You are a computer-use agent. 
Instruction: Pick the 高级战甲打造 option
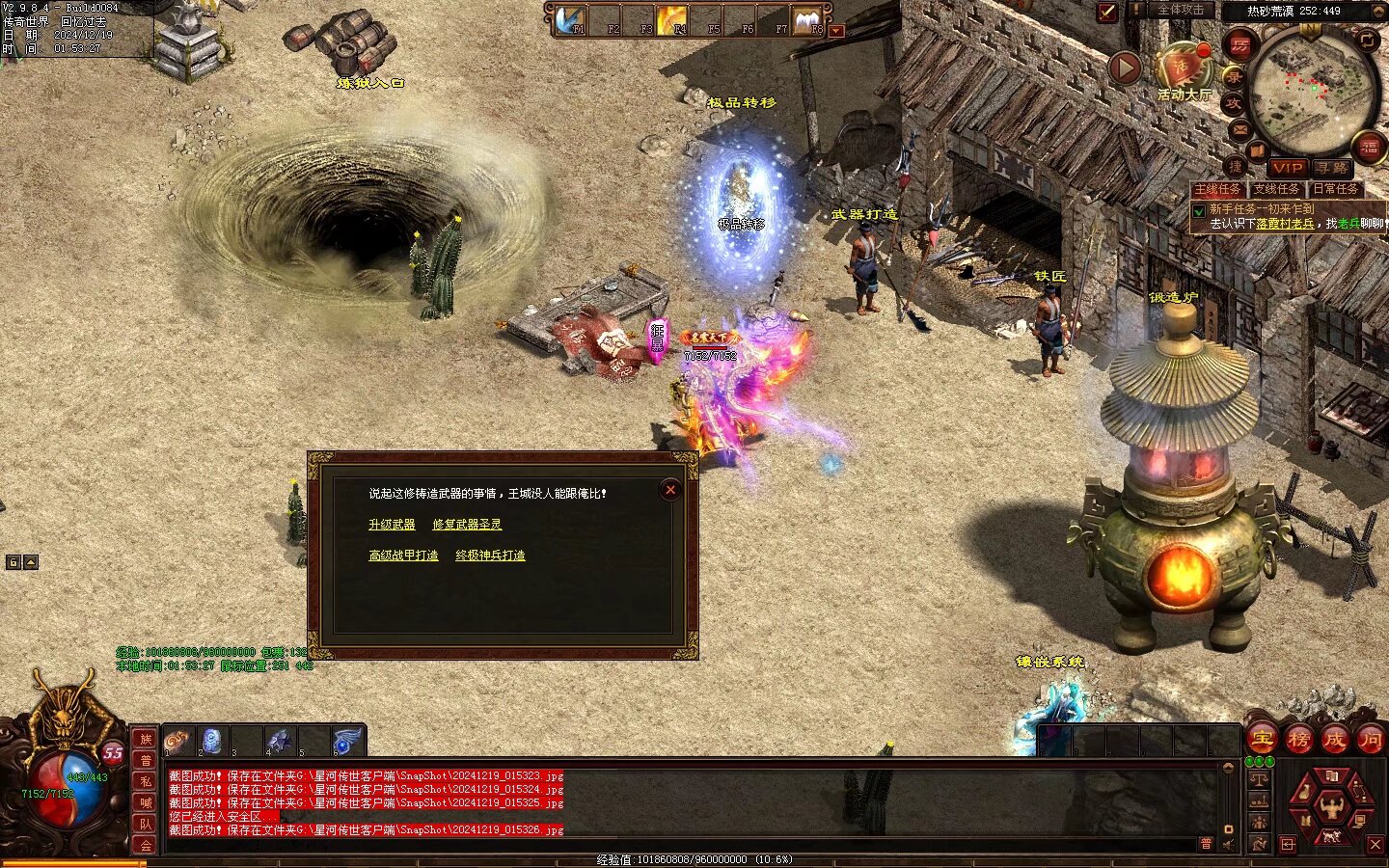point(403,556)
